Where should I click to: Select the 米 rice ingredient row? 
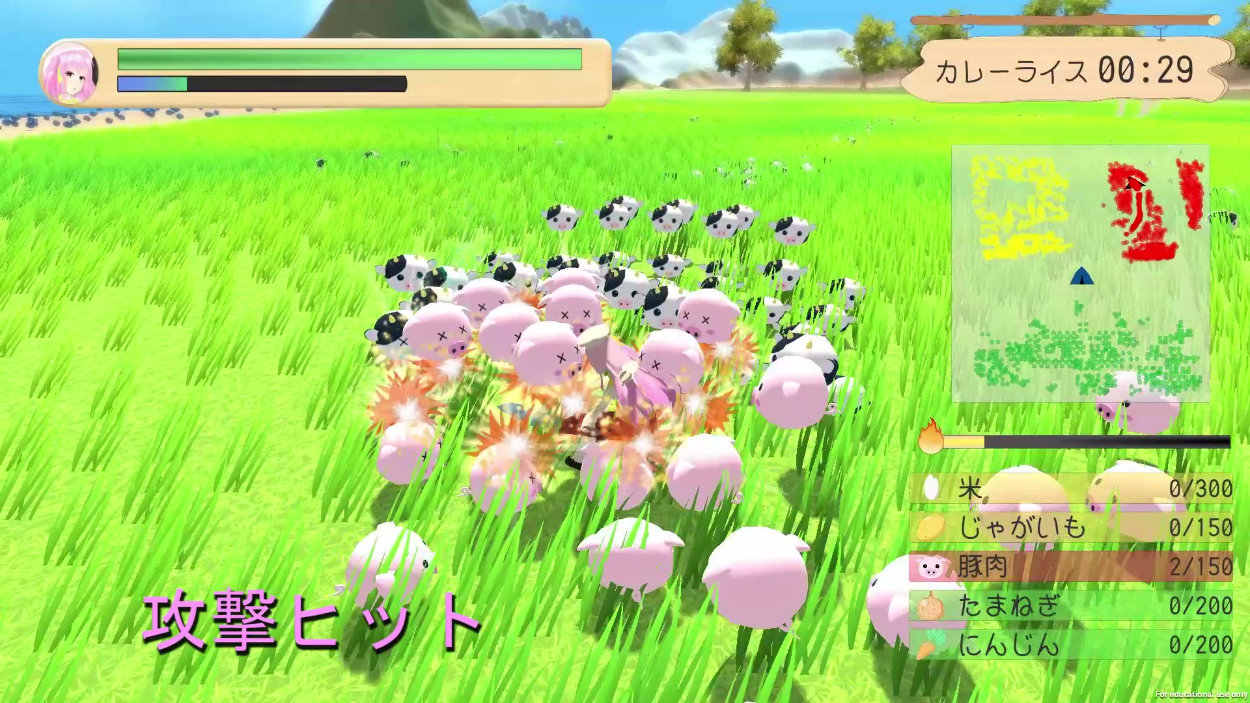click(x=1071, y=488)
